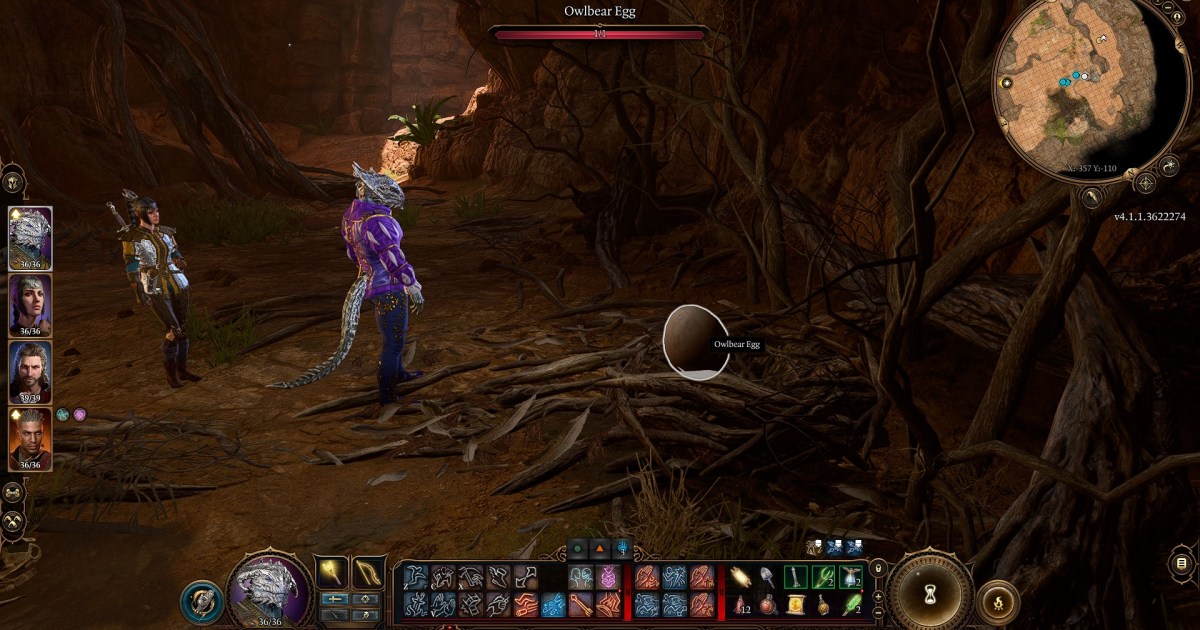
Task: Use the red potion with count 12
Action: (741, 604)
